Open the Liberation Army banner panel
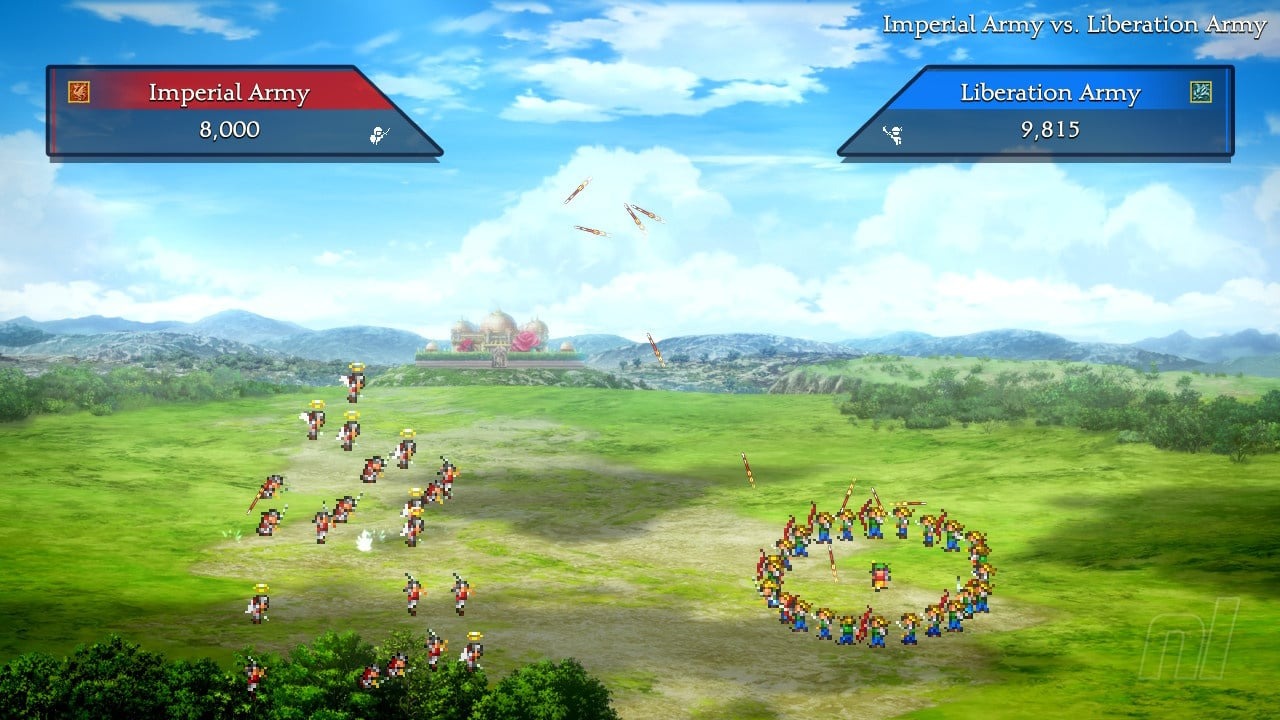 pyautogui.click(x=1050, y=110)
